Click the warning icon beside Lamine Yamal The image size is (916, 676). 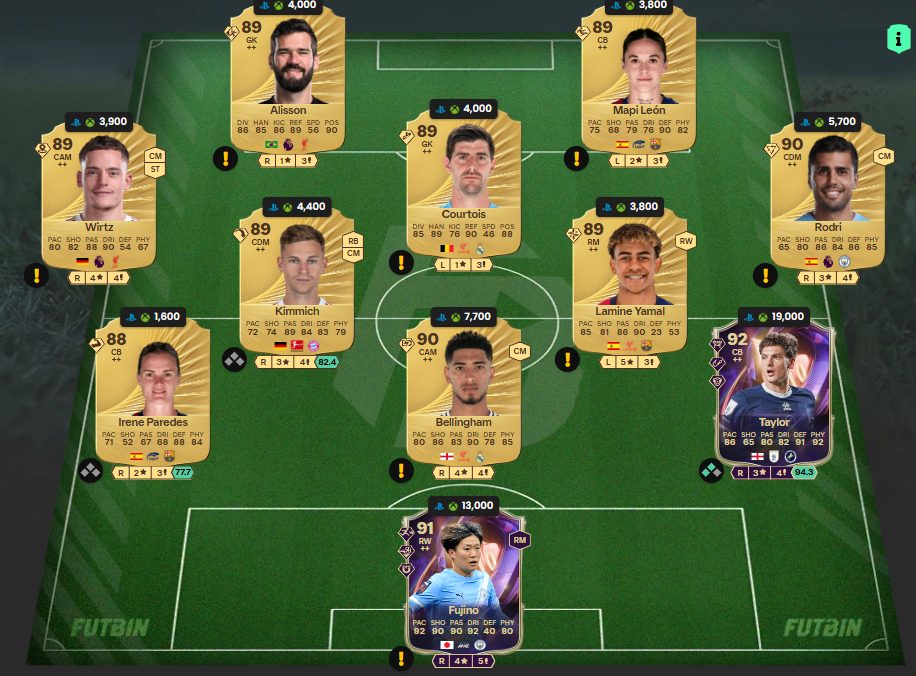567,360
